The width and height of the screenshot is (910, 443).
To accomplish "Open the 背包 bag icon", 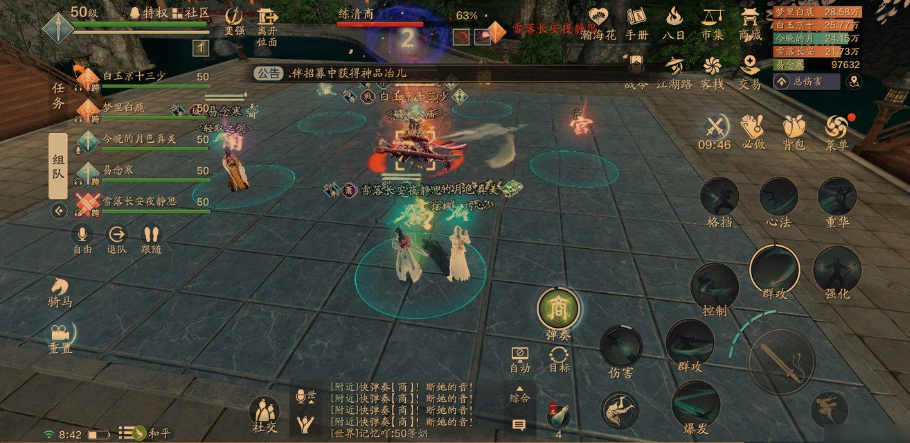I will click(x=793, y=129).
